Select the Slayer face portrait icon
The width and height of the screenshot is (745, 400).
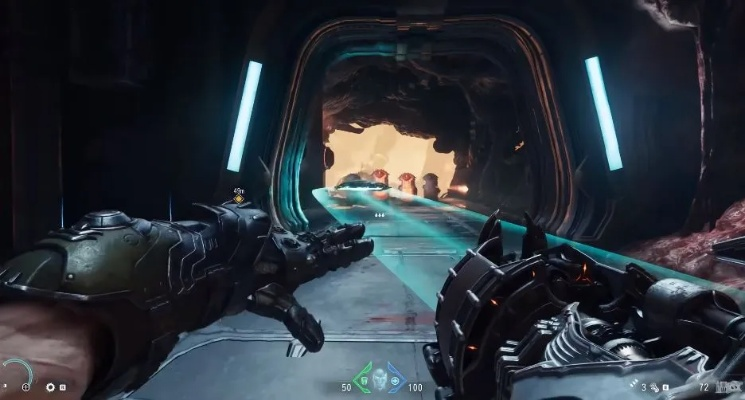(379, 379)
